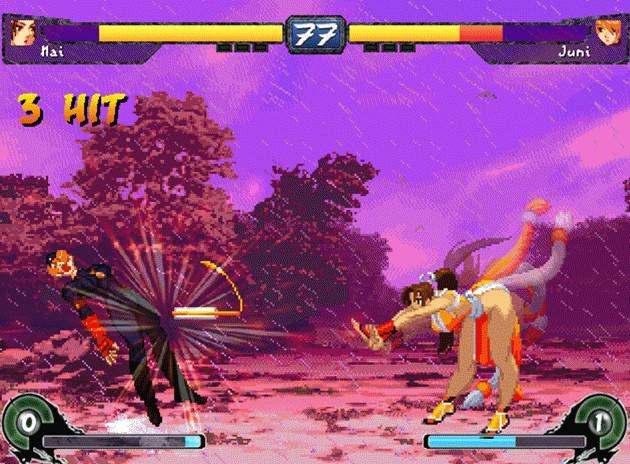The height and width of the screenshot is (464, 630).
Task: Click Mai's character portrait
Action: point(23,29)
